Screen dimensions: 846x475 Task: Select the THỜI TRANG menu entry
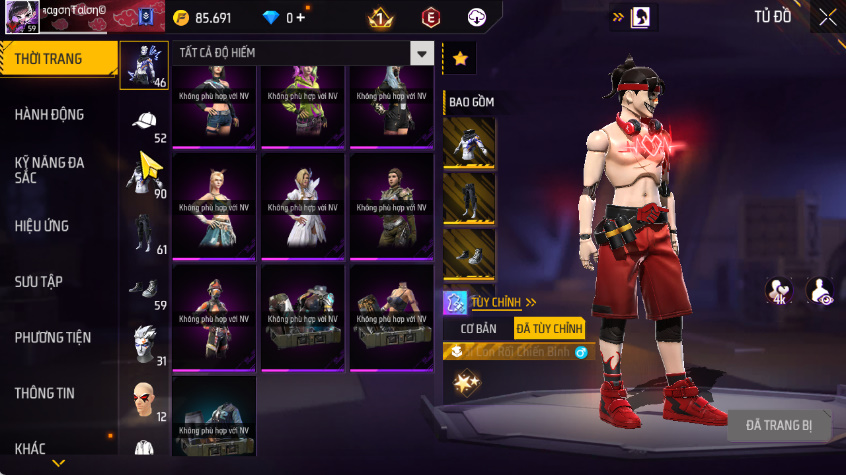click(x=50, y=59)
